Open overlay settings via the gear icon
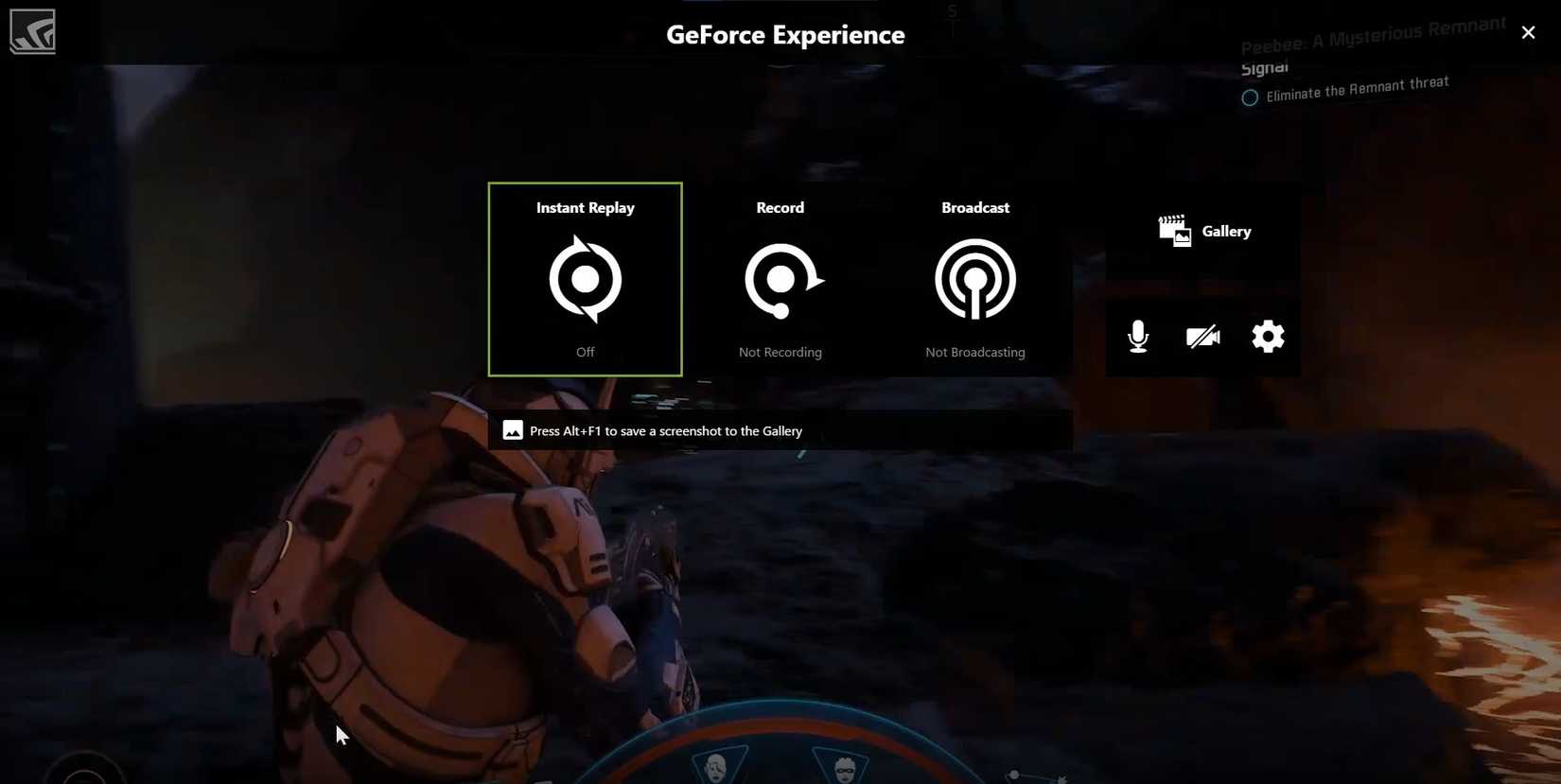1561x784 pixels. click(1267, 336)
